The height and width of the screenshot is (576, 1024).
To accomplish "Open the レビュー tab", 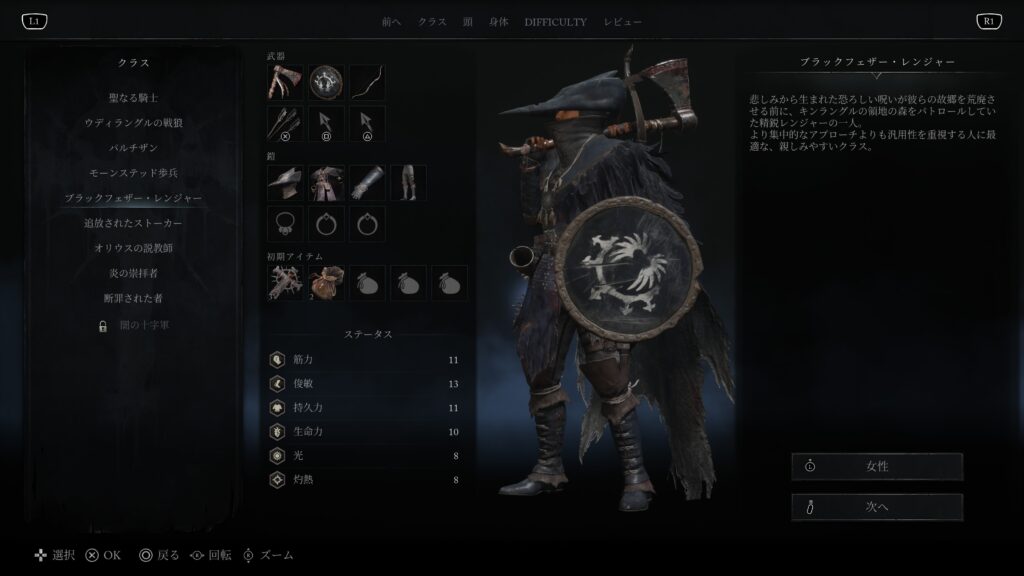I will click(622, 22).
